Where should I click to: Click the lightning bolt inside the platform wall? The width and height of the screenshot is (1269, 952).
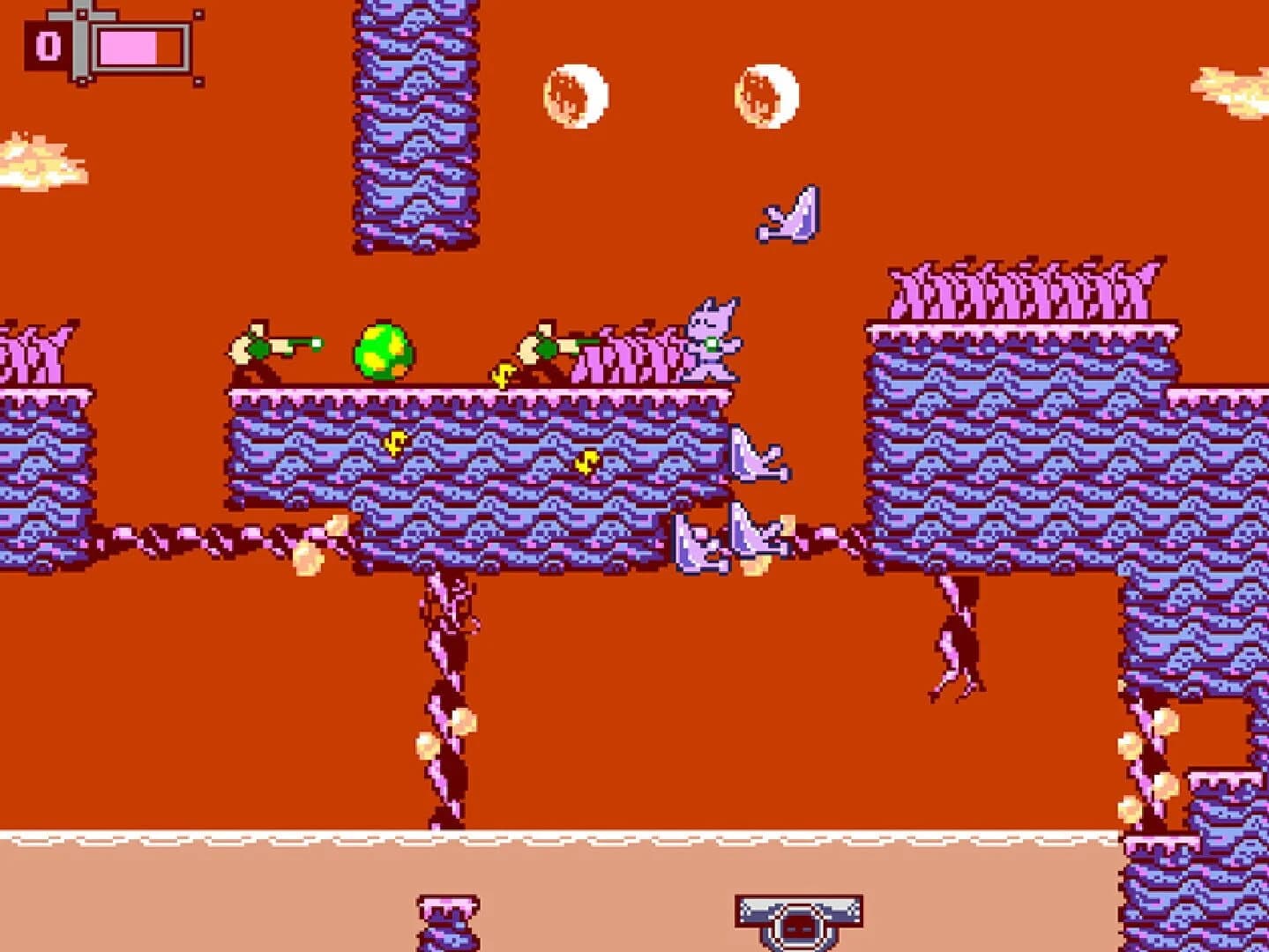tap(394, 443)
